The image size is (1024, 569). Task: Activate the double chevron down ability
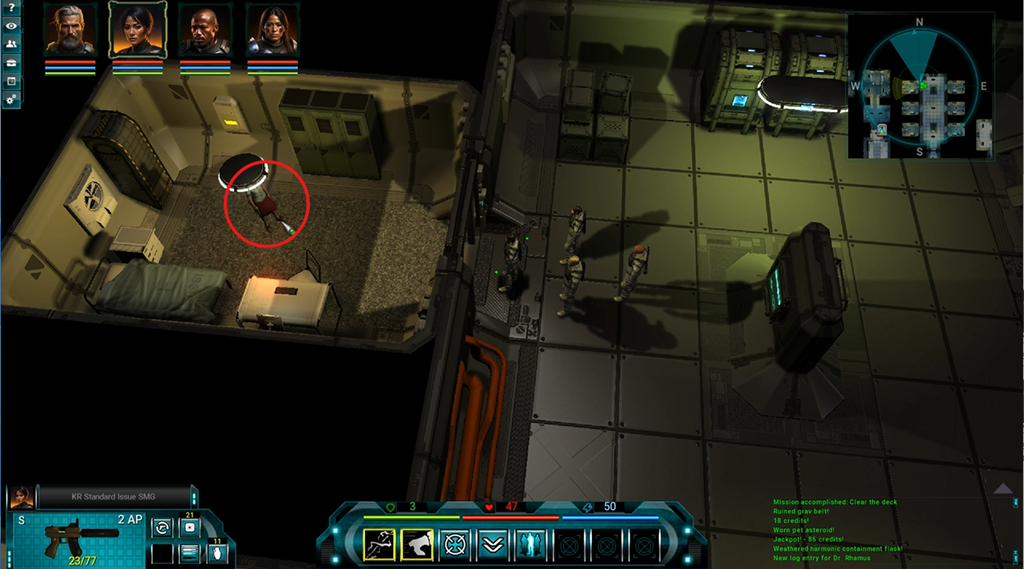click(x=493, y=545)
